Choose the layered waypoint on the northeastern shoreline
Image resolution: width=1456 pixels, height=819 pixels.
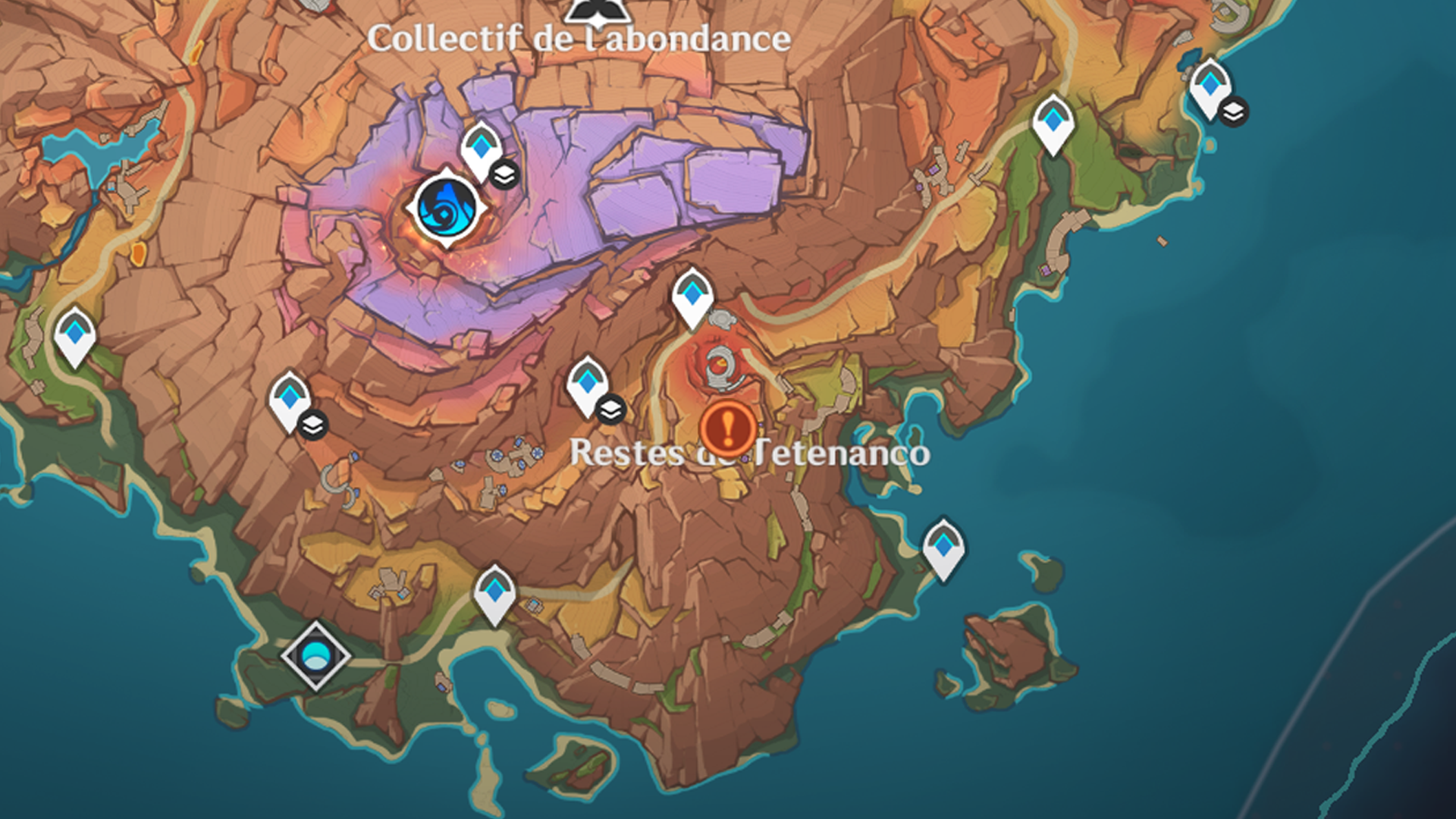pos(1210,86)
